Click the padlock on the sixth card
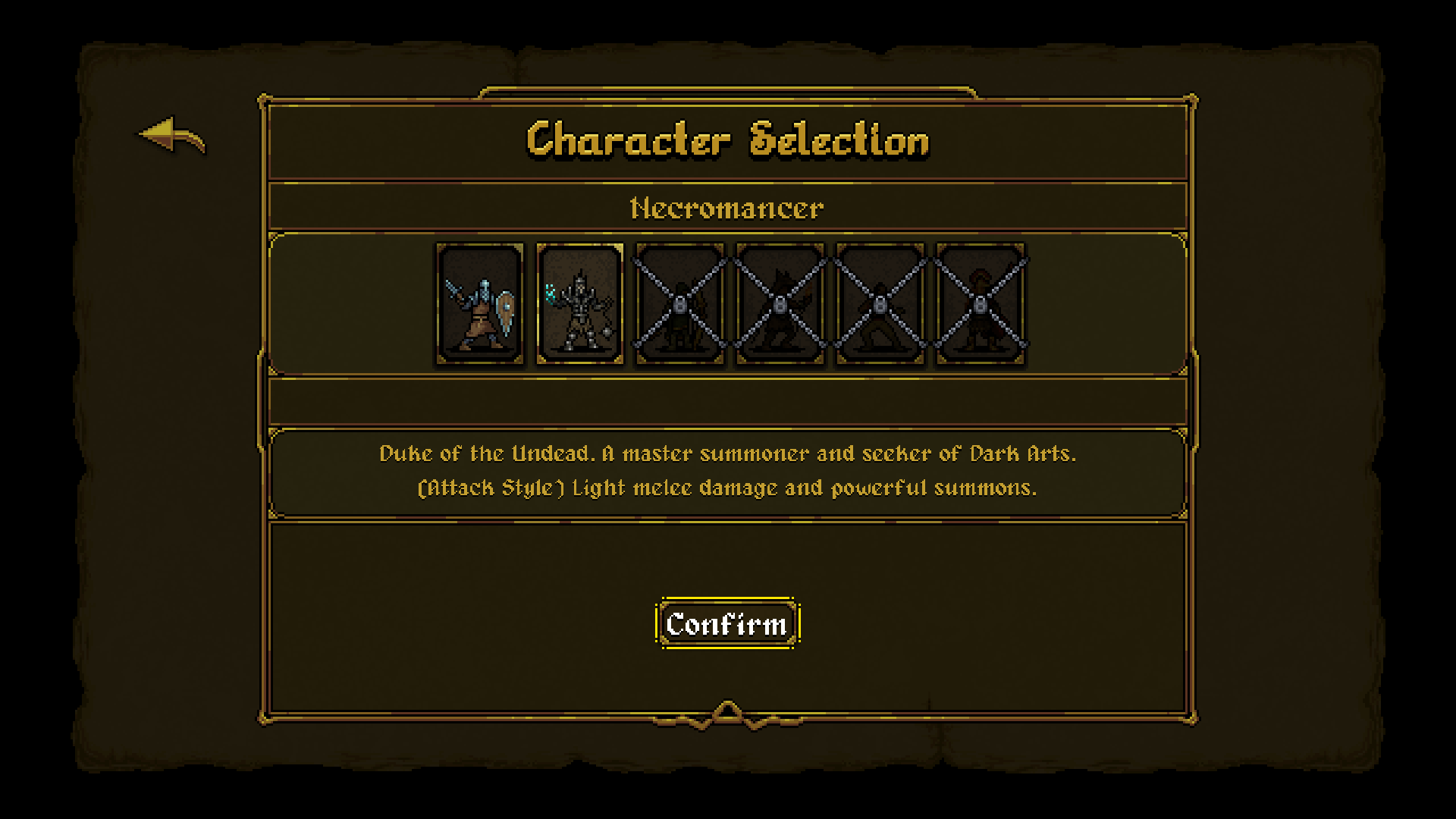This screenshot has height=819, width=1456. point(981,305)
